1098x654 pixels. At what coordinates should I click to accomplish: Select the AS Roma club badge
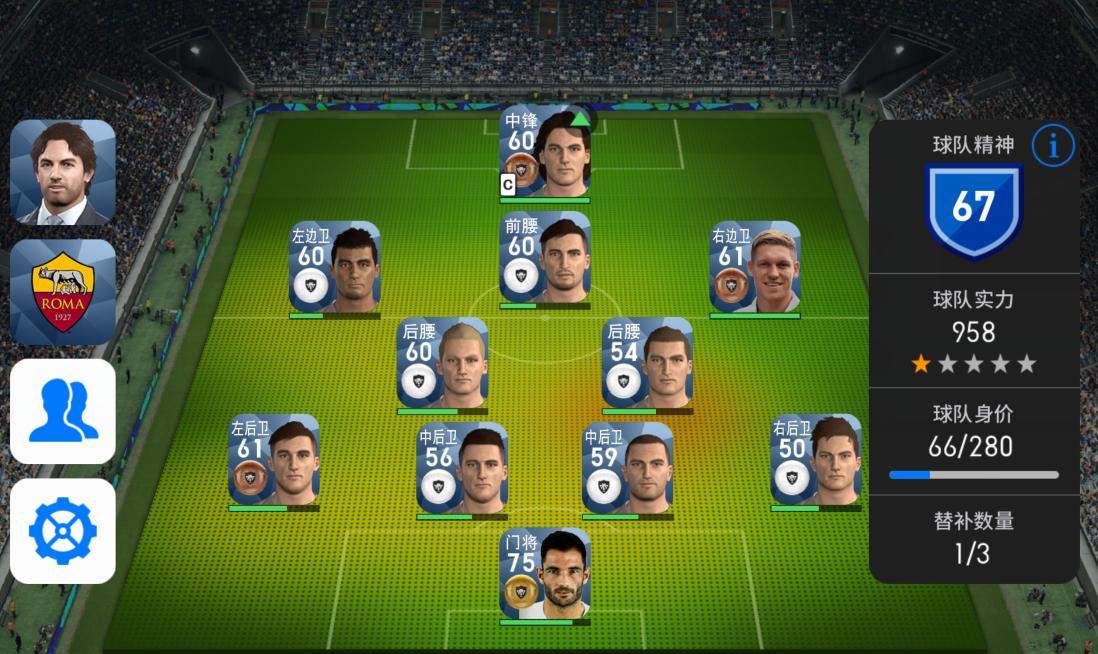pos(63,292)
